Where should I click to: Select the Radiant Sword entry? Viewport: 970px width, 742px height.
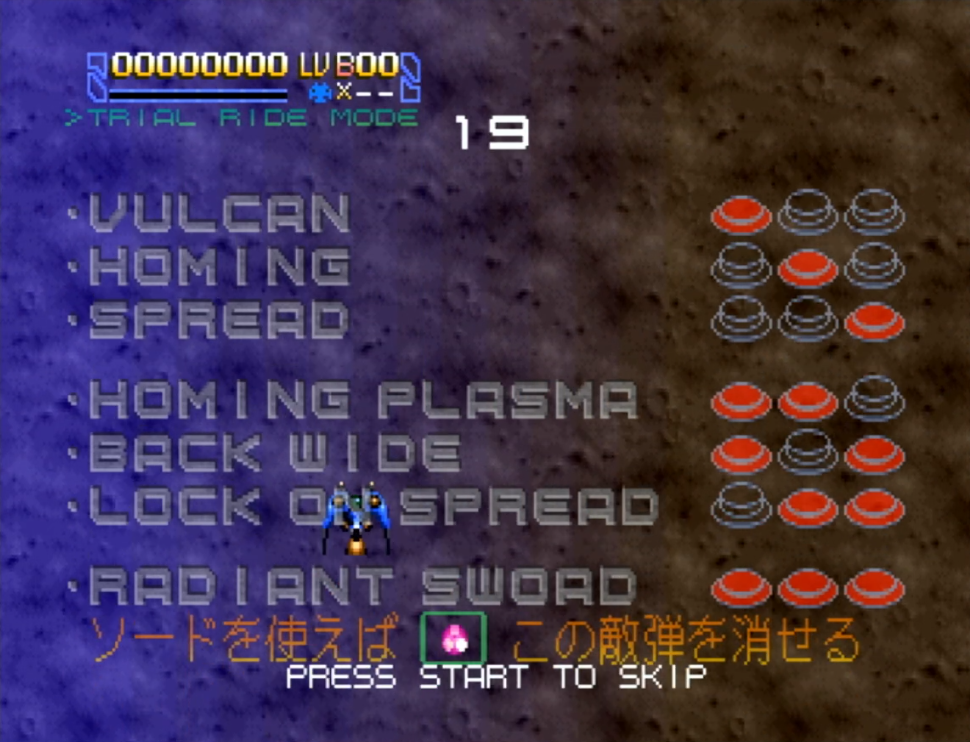click(364, 586)
